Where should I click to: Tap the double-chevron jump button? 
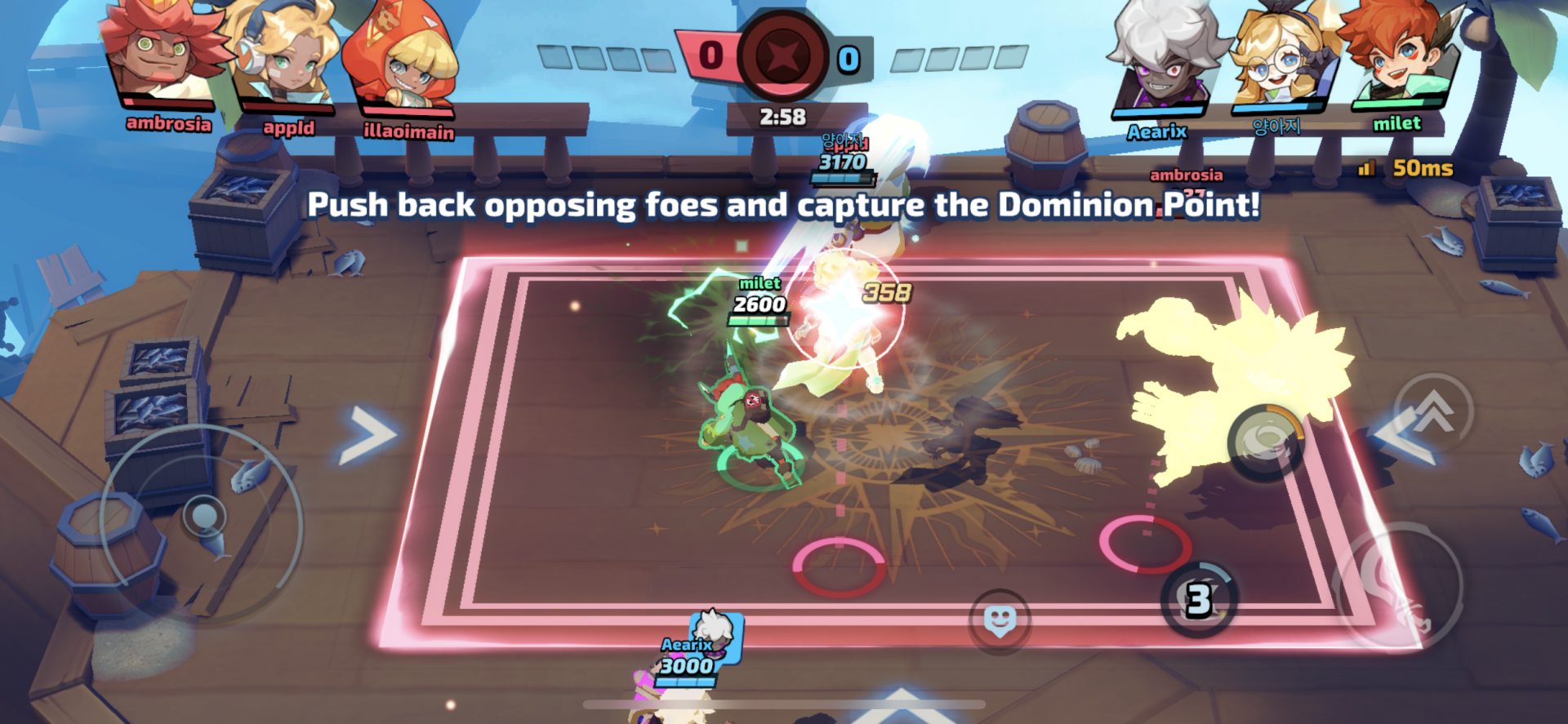[1433, 412]
